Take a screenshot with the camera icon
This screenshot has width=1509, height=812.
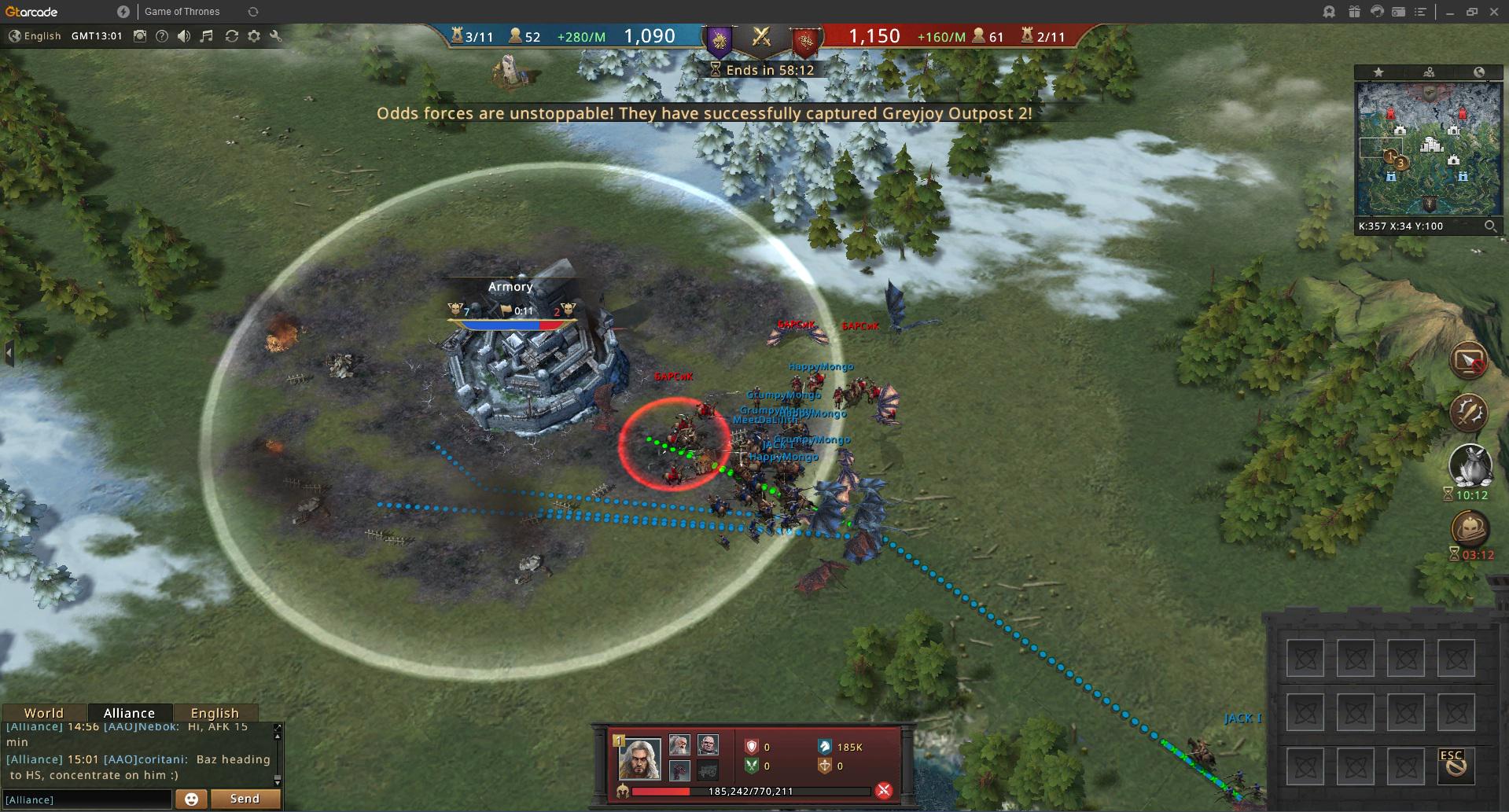point(140,36)
